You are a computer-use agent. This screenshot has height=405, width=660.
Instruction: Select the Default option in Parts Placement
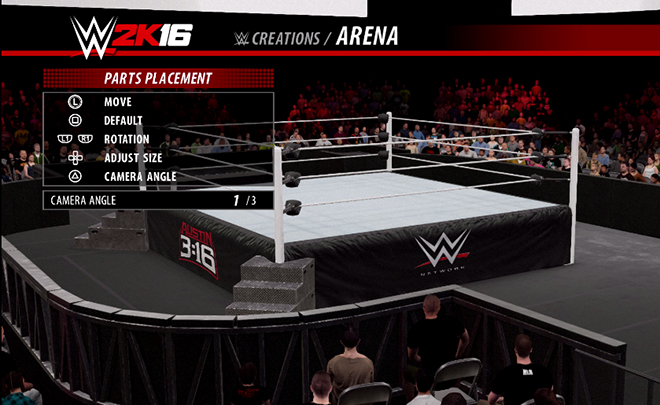click(x=124, y=120)
